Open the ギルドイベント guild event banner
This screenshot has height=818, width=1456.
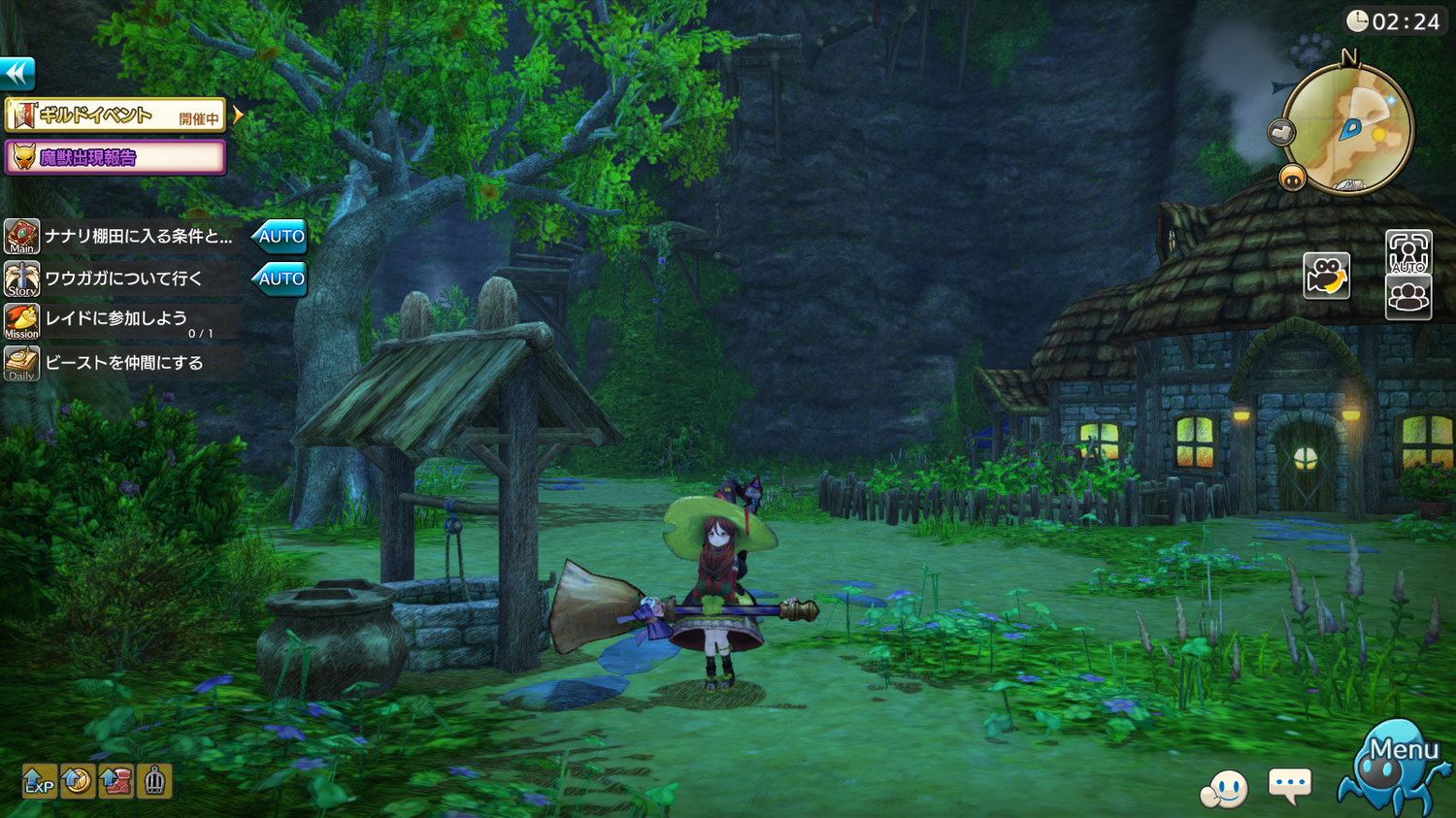pos(116,115)
